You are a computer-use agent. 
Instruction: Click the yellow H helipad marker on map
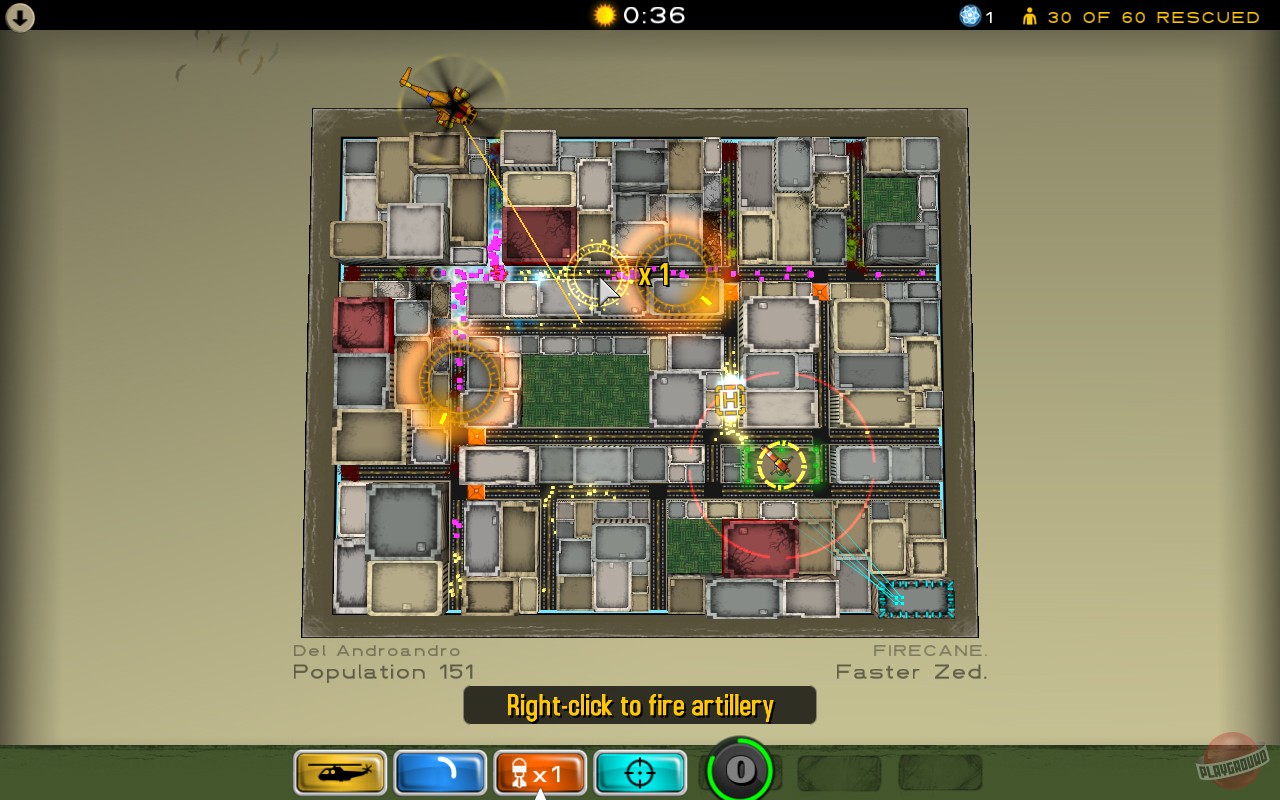(x=729, y=401)
